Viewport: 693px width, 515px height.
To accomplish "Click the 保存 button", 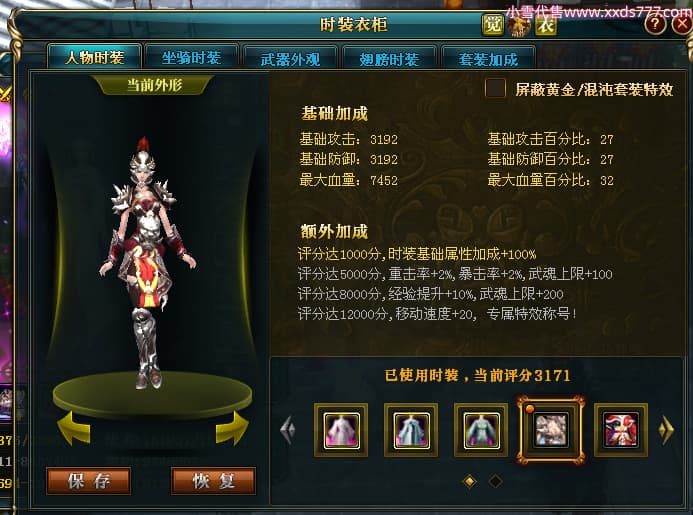I will pos(87,481).
